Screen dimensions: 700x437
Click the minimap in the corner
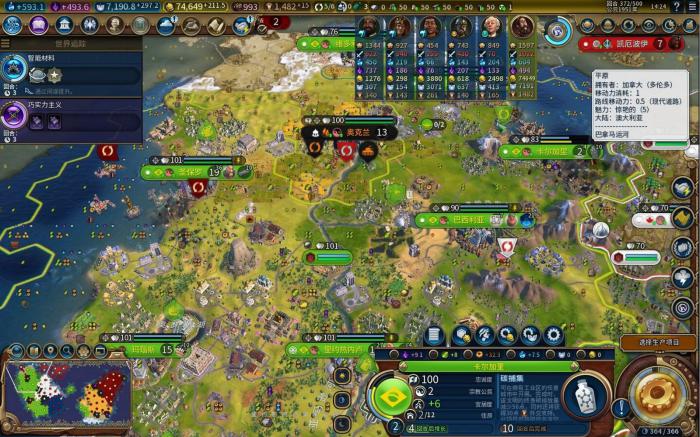67,396
